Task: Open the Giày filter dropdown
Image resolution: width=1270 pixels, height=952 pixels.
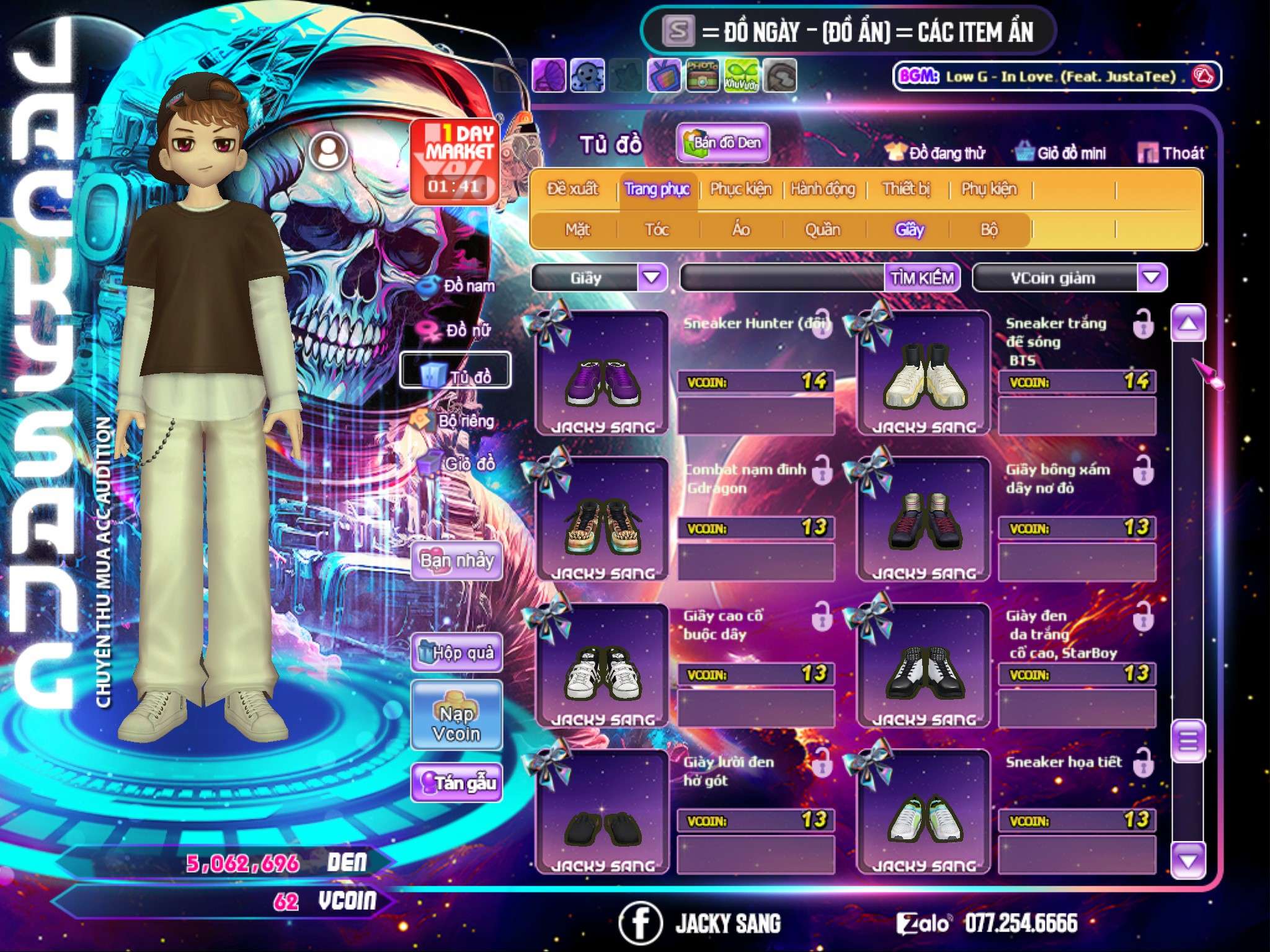Action: pyautogui.click(x=652, y=278)
